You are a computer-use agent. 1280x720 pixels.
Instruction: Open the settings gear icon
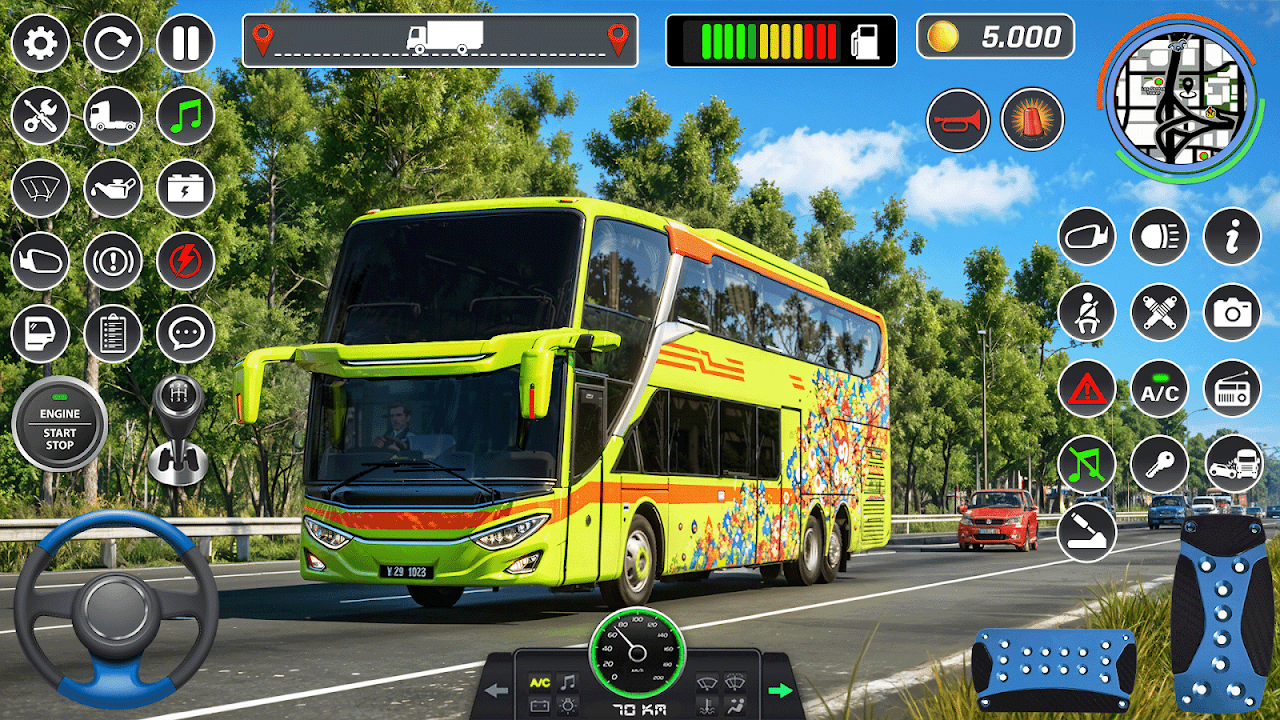click(40, 43)
